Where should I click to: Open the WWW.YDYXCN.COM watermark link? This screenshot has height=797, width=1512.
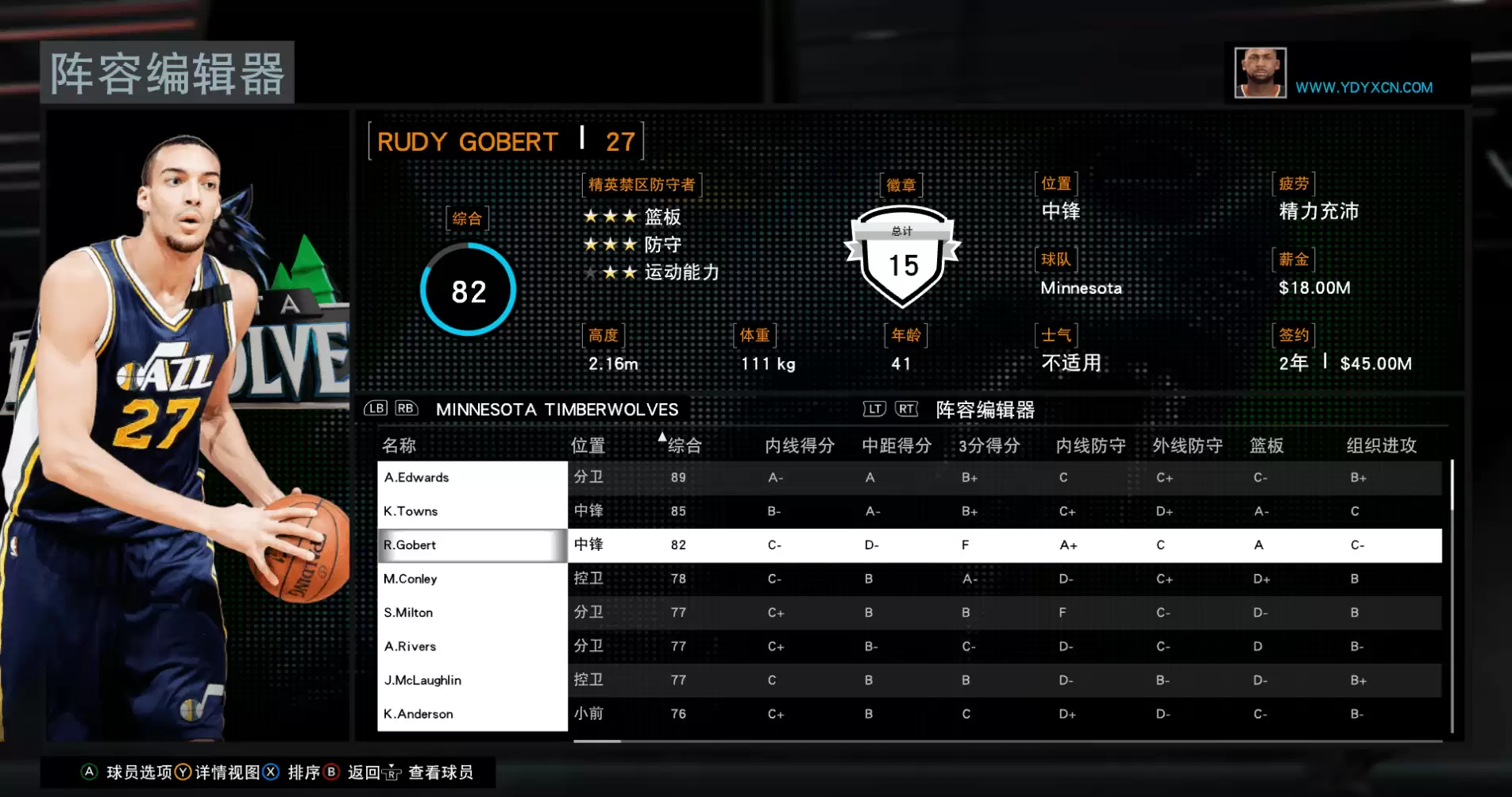point(1363,87)
